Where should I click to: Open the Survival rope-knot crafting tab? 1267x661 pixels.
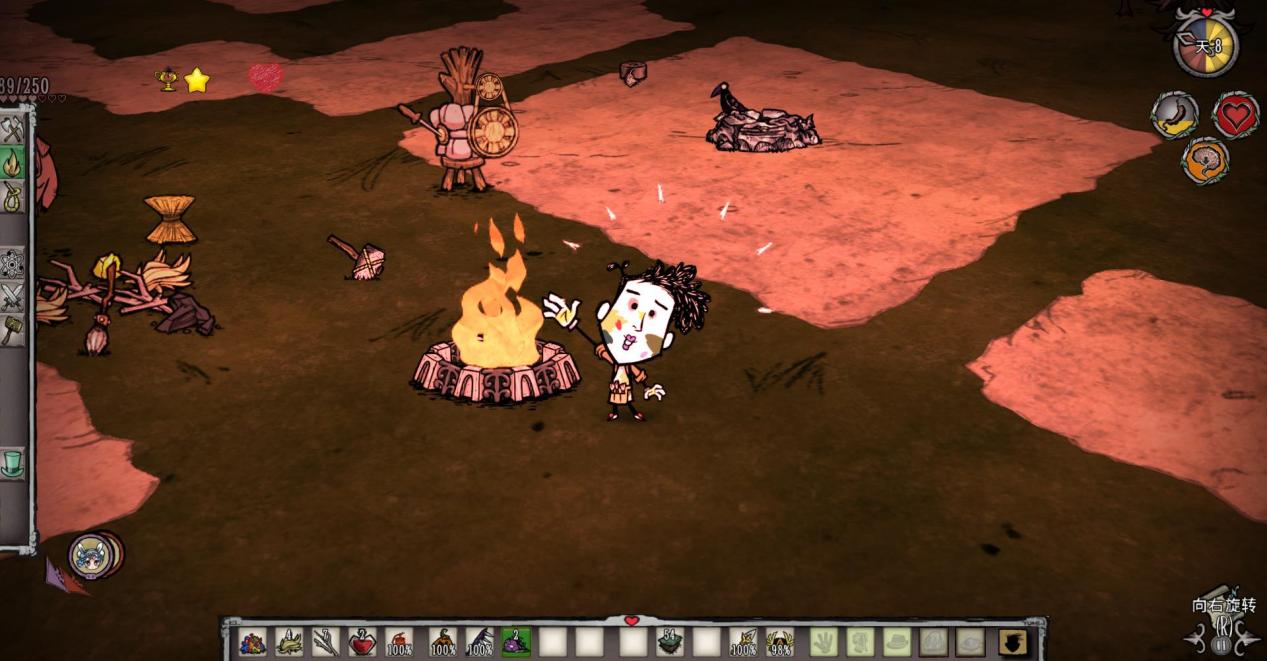[12, 195]
